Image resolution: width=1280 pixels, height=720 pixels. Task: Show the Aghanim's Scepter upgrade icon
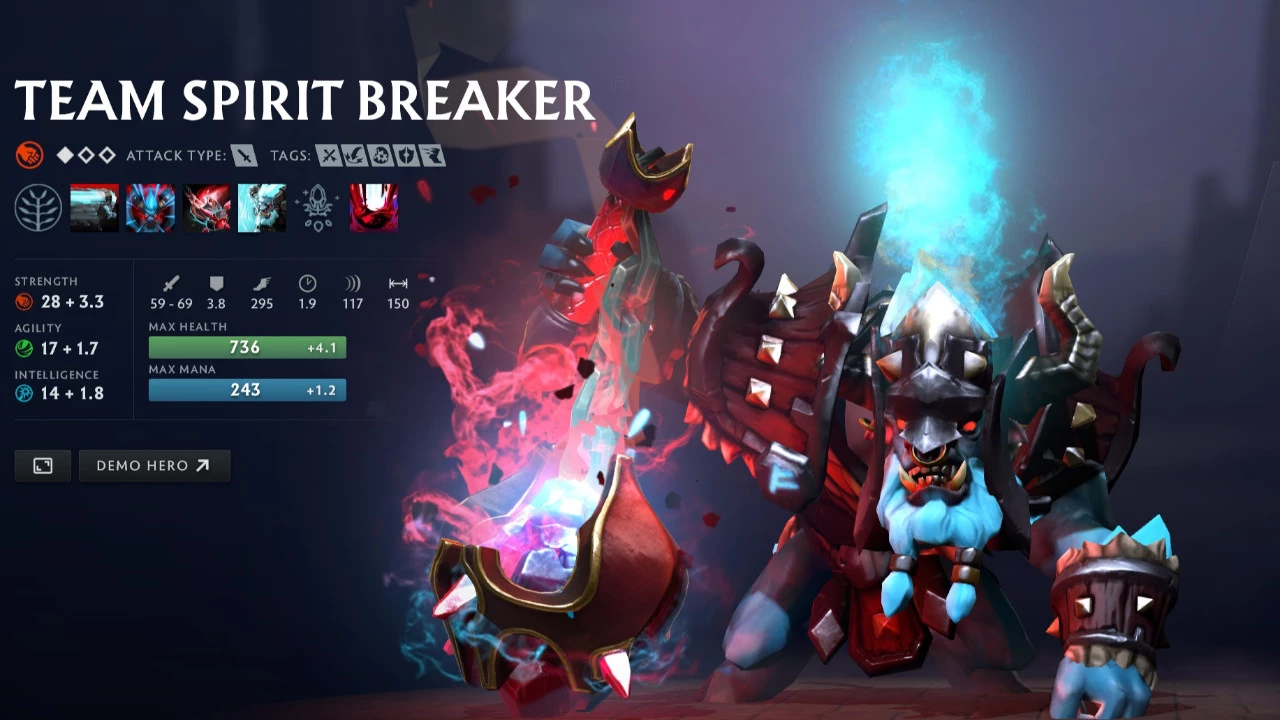(x=318, y=208)
